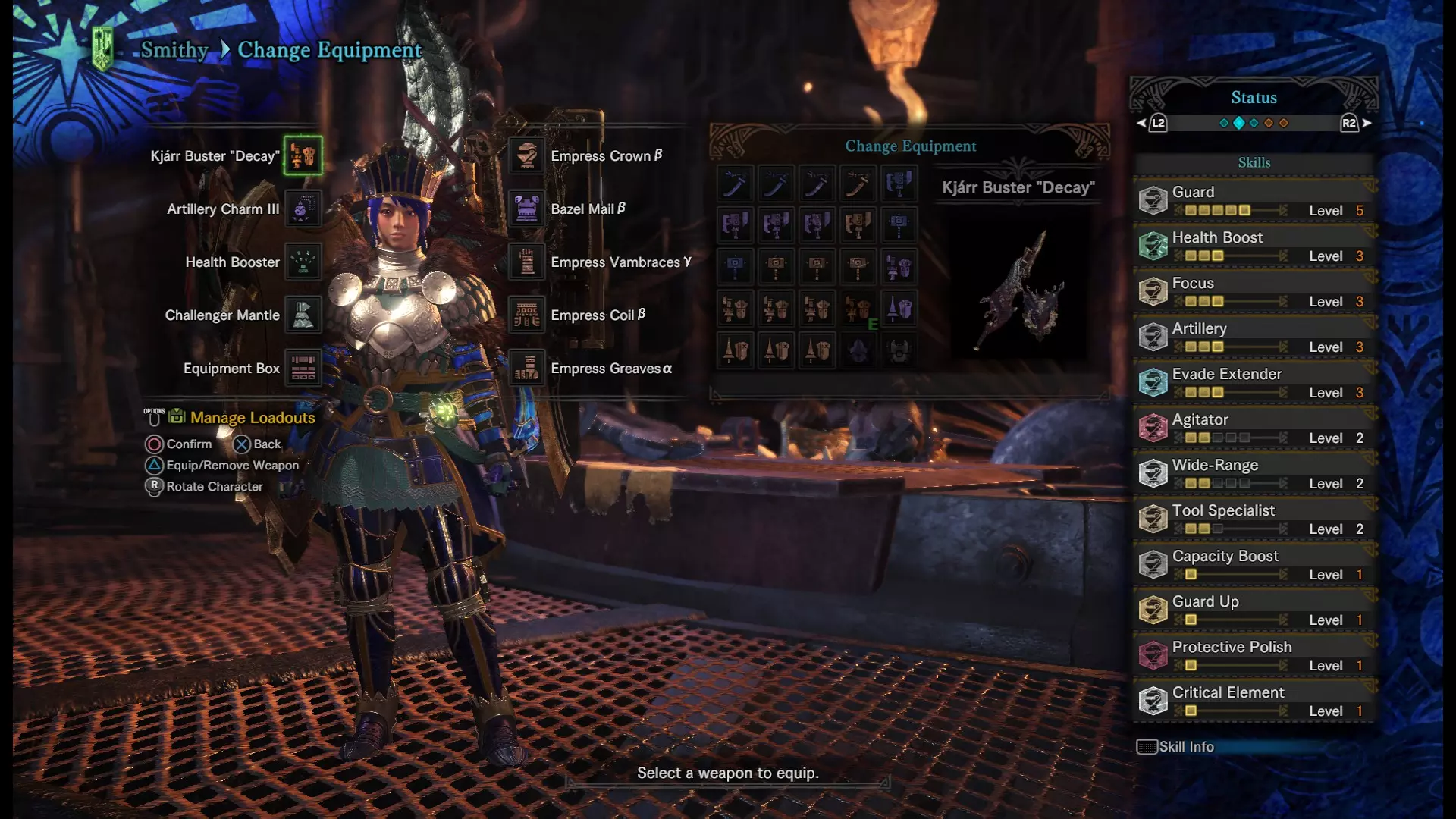Open the Equipment Box
Viewport: 1456px width, 819px height.
[x=303, y=368]
